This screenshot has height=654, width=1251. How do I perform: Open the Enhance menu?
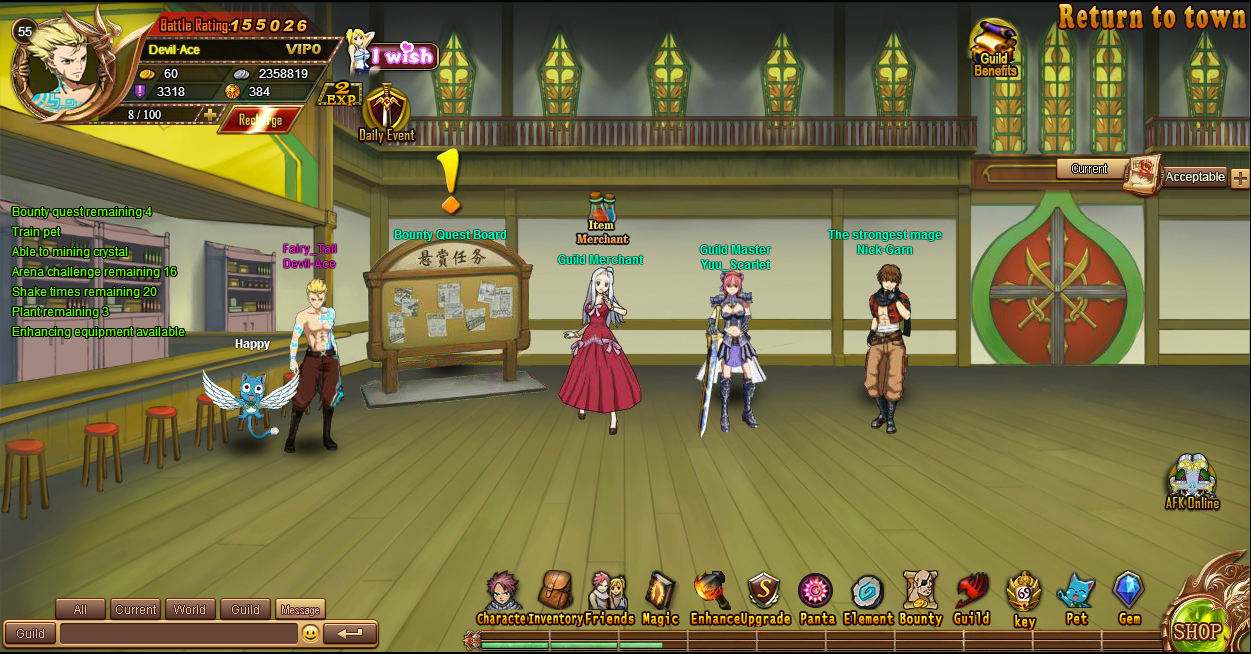(x=713, y=599)
